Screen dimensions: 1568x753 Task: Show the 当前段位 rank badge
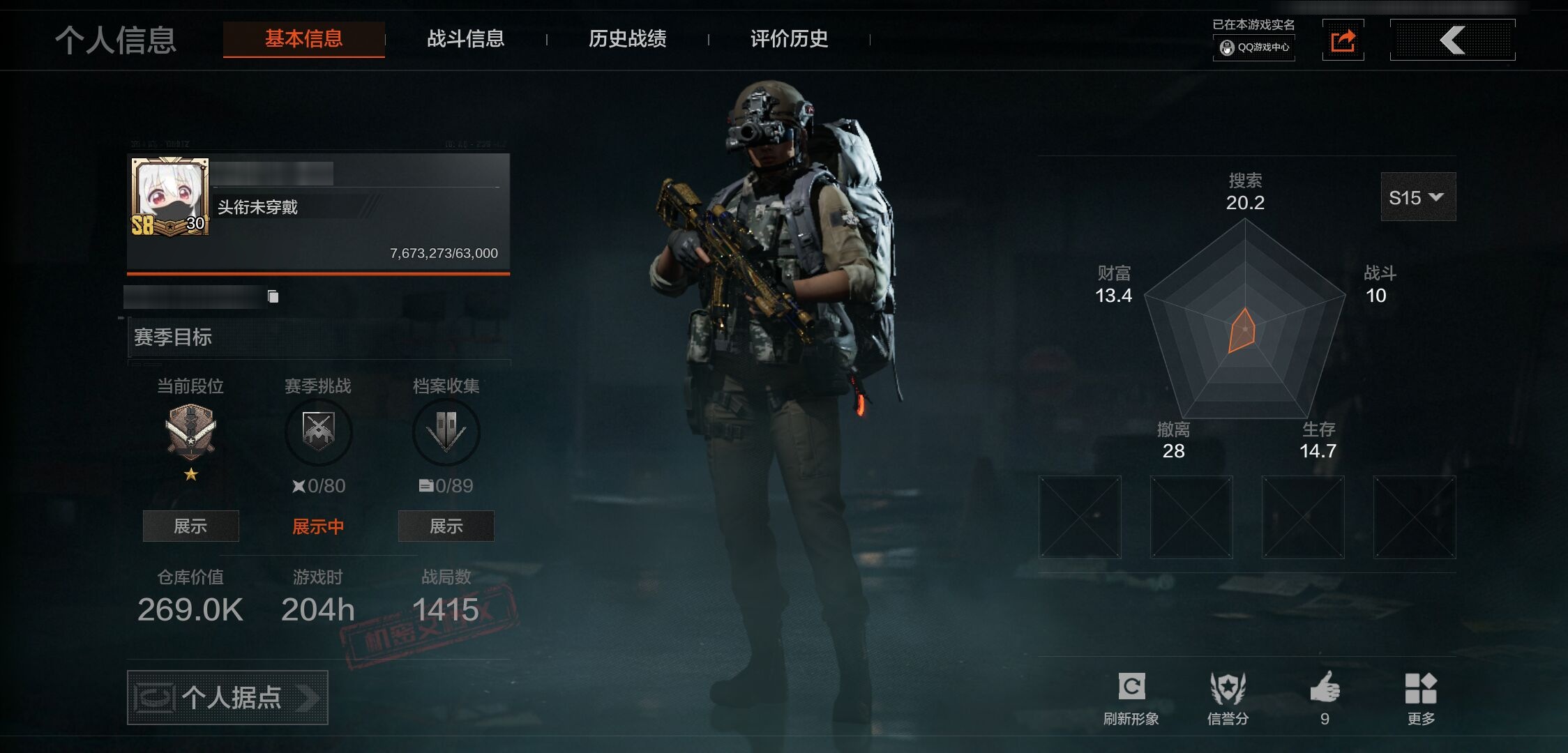tap(190, 526)
